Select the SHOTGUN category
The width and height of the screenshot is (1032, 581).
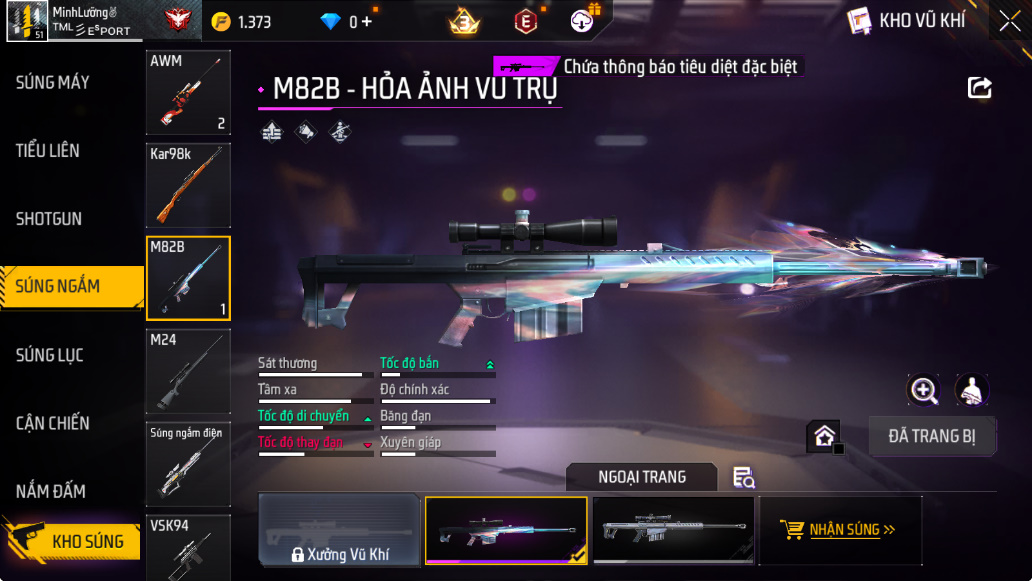point(49,219)
